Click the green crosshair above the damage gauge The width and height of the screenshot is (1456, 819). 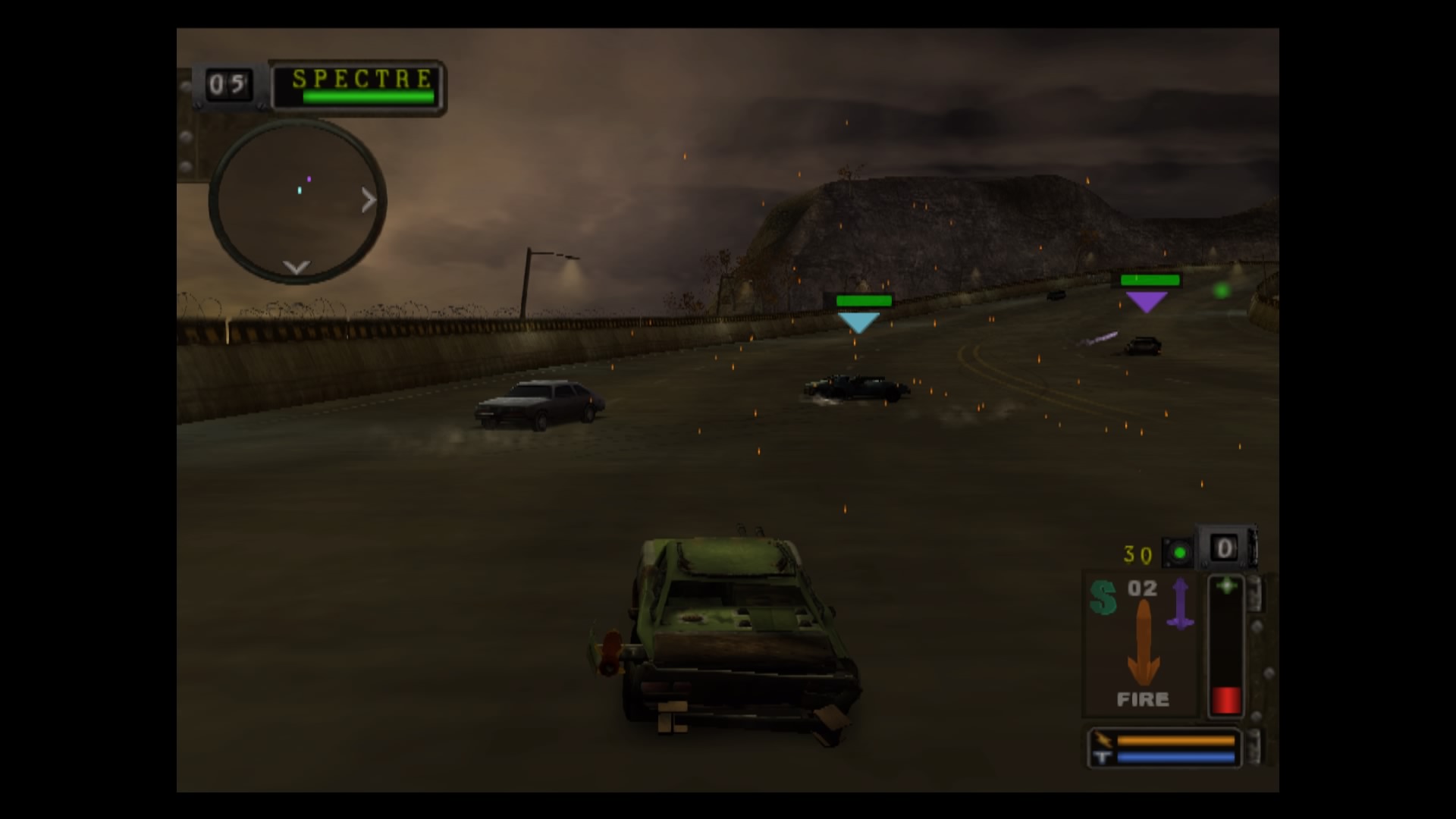(x=1227, y=586)
